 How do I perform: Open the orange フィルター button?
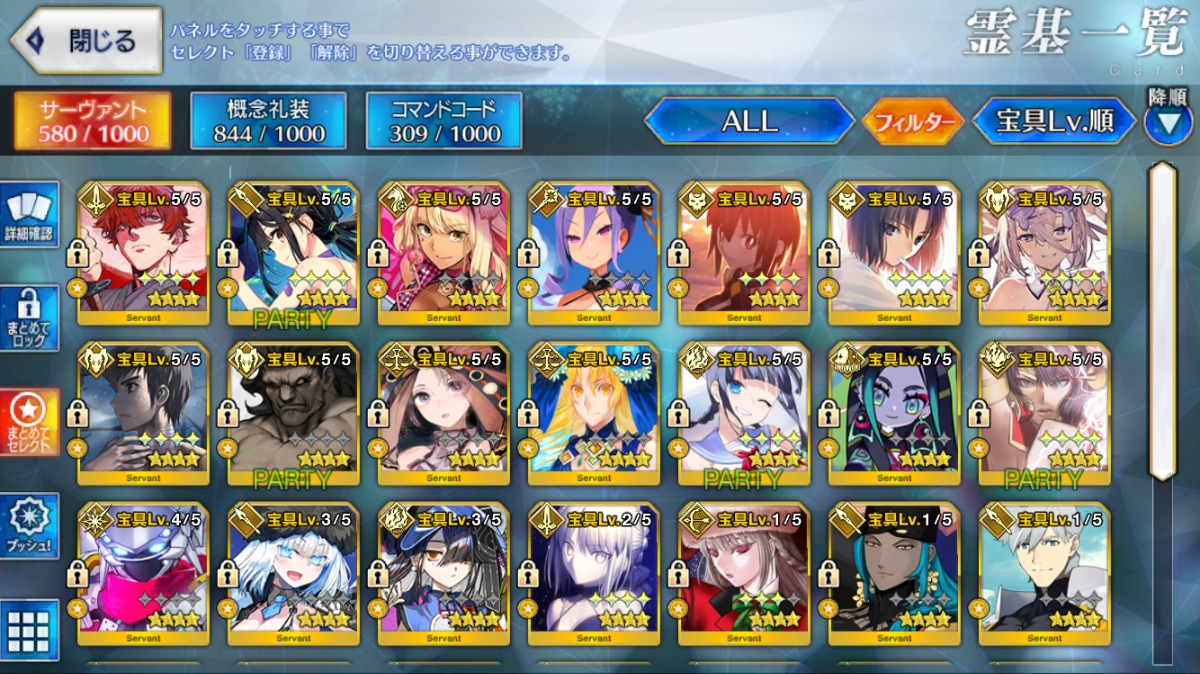pyautogui.click(x=913, y=123)
